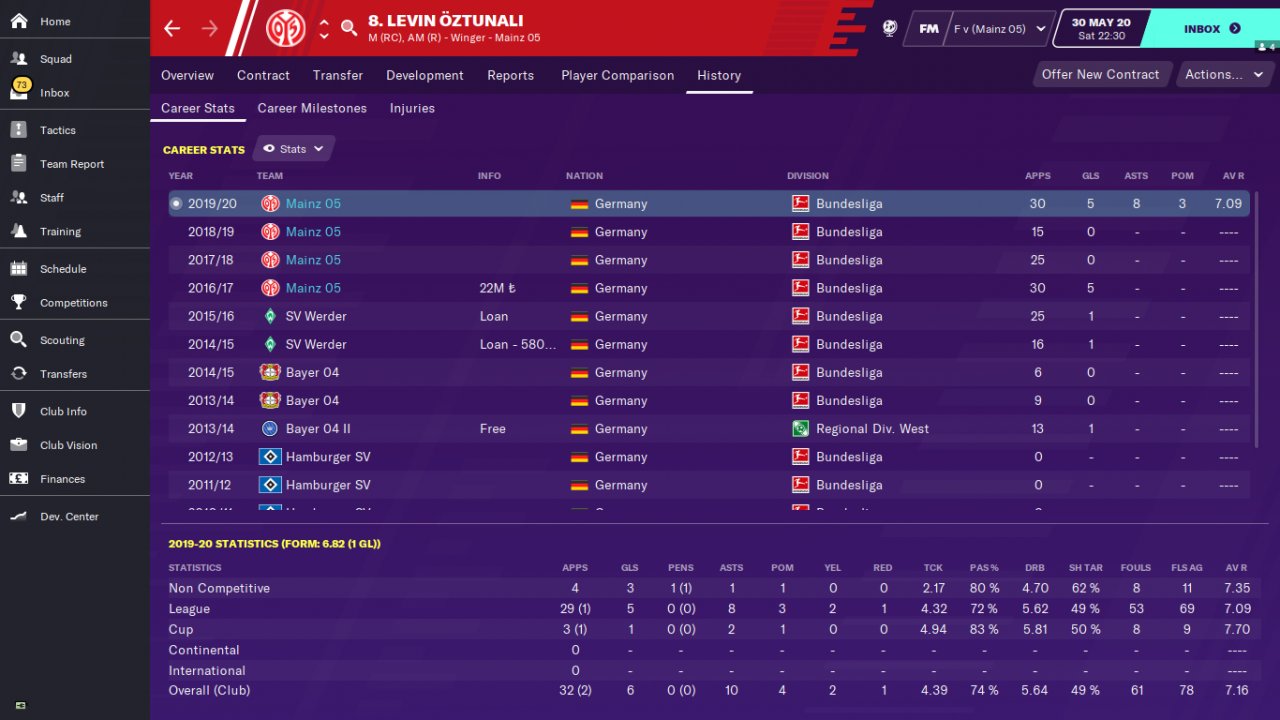
Task: Switch to the Contract tab
Action: 263,75
